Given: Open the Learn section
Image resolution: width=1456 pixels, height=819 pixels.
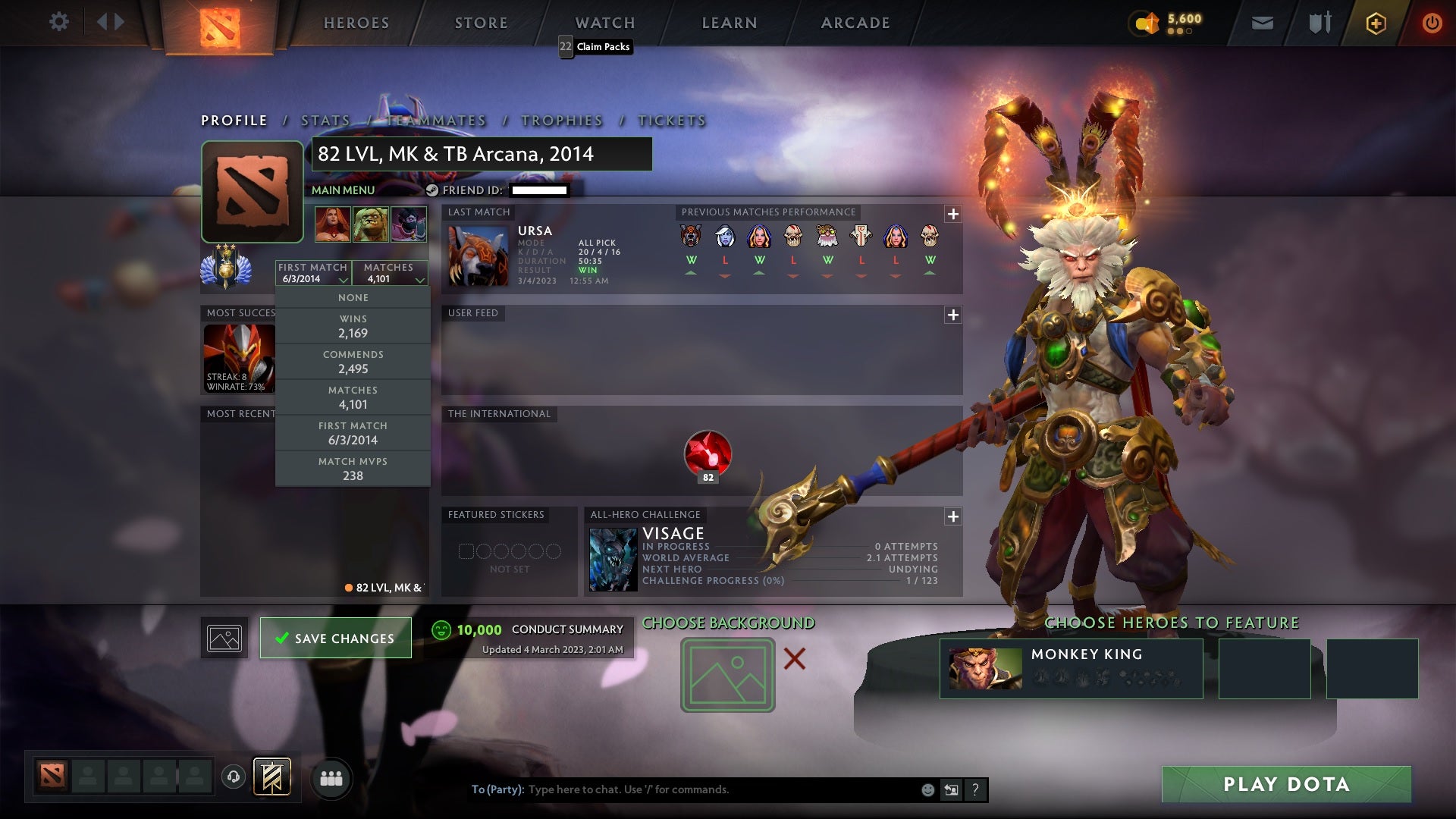Looking at the screenshot, I should point(730,23).
